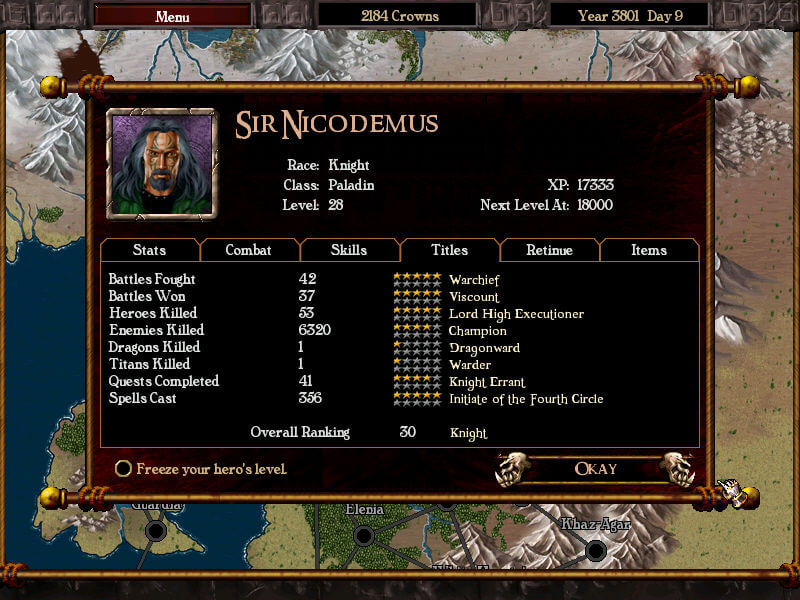Confirm with the Okay button
Viewport: 800px width, 600px height.
coord(596,469)
